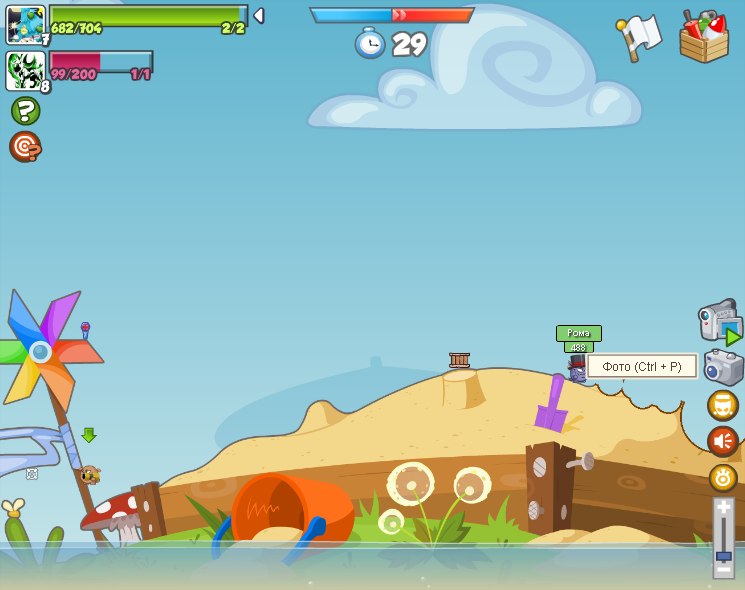Take a screenshot with the photo camera
The height and width of the screenshot is (590, 745).
pos(723,367)
